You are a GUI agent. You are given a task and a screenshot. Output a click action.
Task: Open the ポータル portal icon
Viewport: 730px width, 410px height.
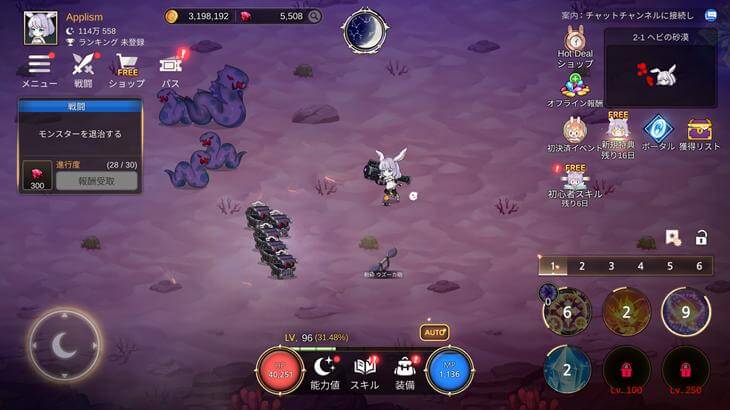click(658, 130)
